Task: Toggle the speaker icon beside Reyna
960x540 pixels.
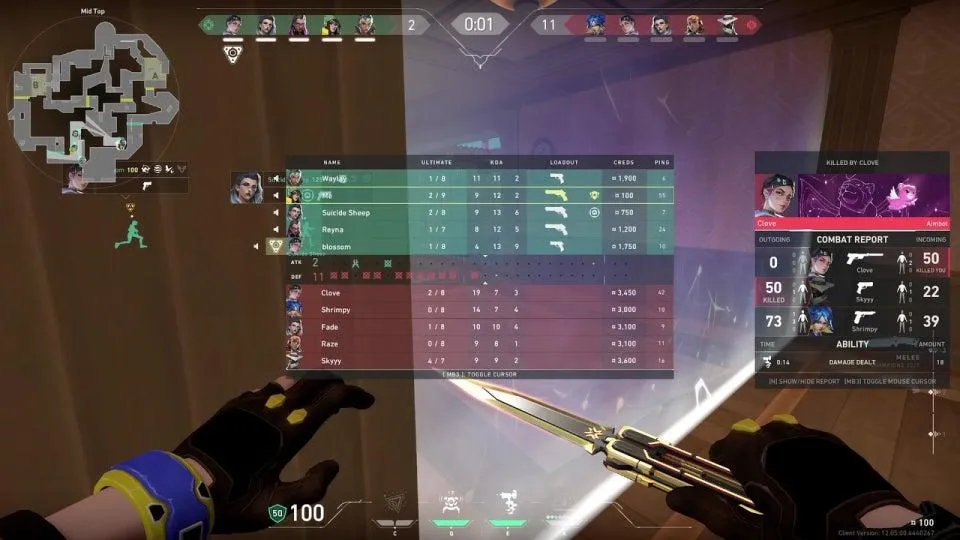Action: [276, 229]
